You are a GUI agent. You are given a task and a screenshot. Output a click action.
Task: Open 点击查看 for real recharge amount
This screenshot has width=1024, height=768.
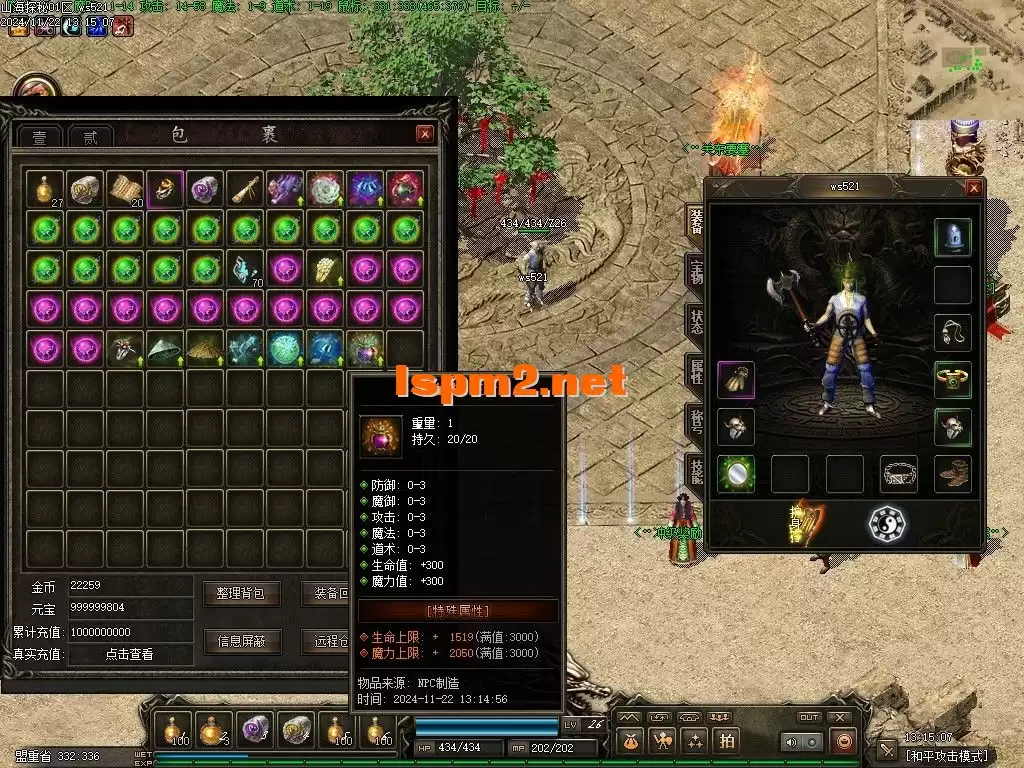click(129, 654)
